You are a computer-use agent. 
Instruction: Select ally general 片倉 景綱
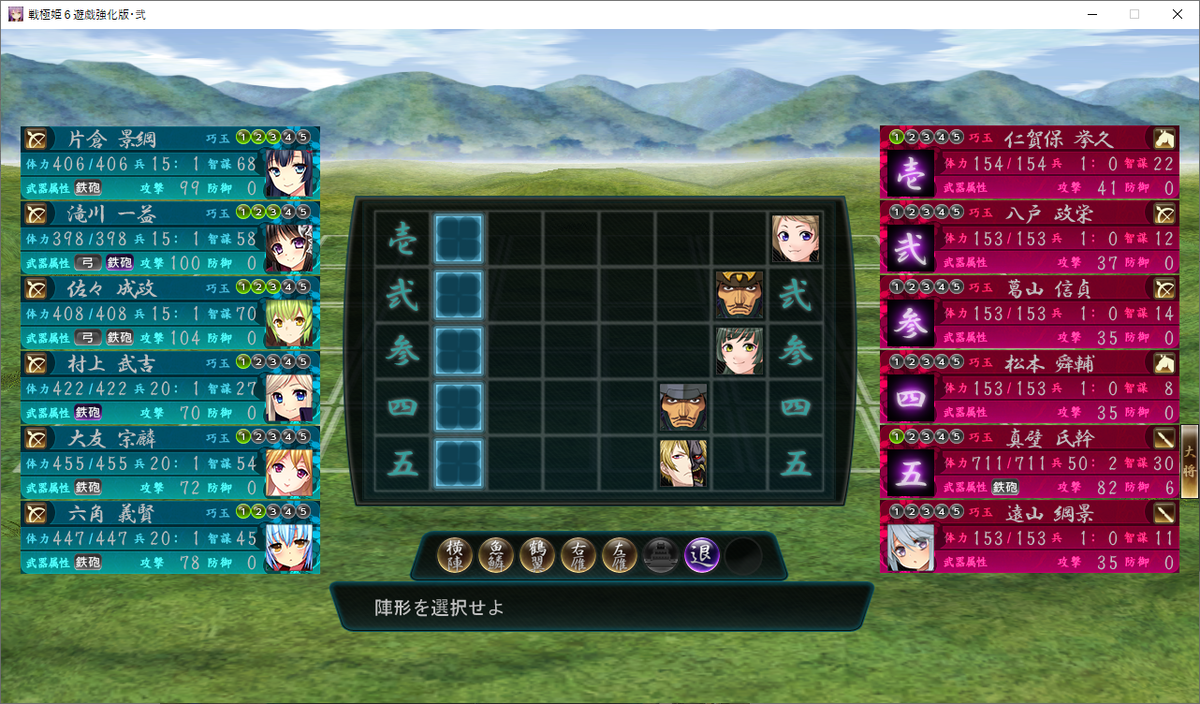click(x=170, y=162)
